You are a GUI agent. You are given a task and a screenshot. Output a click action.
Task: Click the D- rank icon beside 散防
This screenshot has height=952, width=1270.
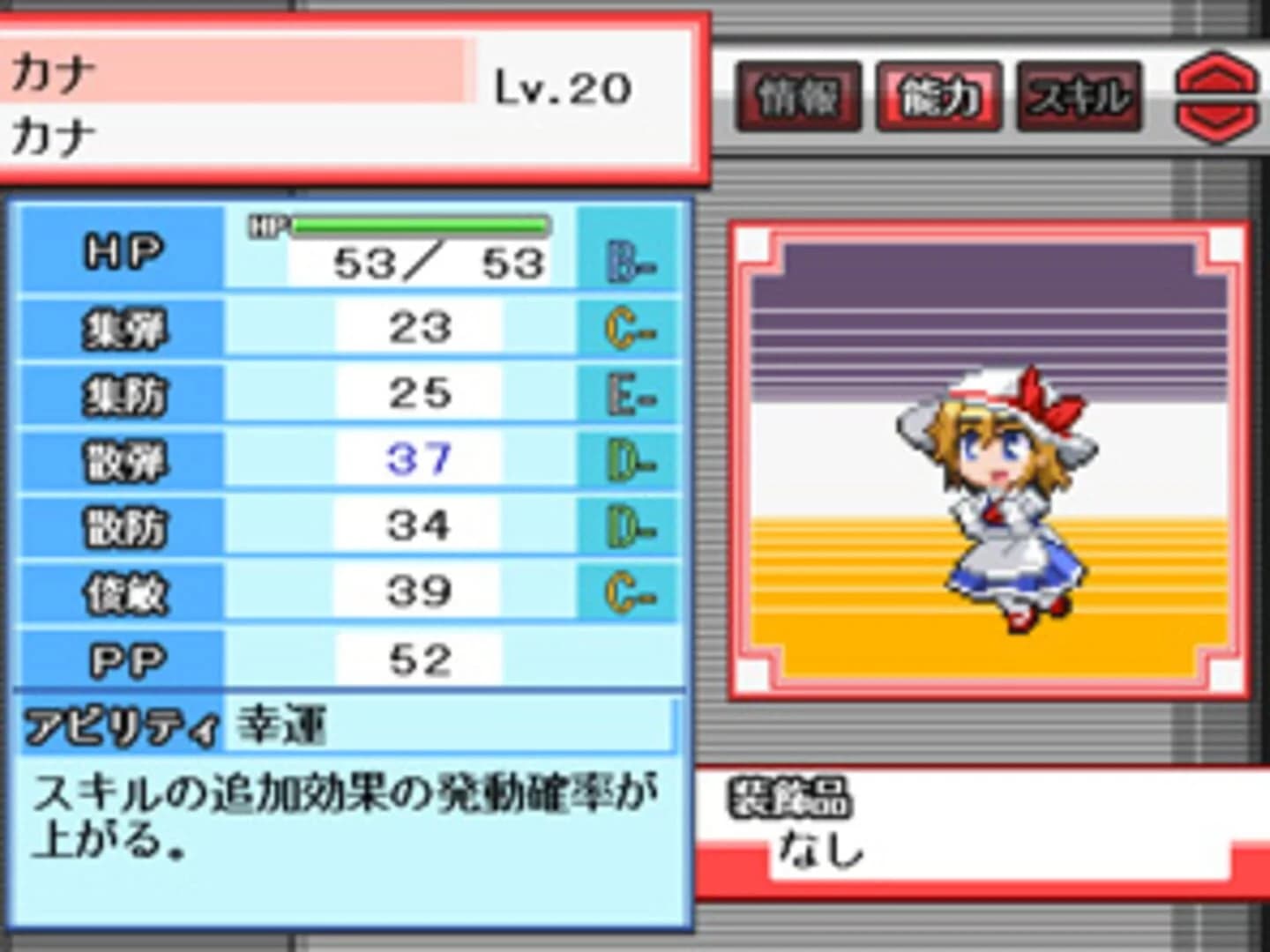click(628, 527)
